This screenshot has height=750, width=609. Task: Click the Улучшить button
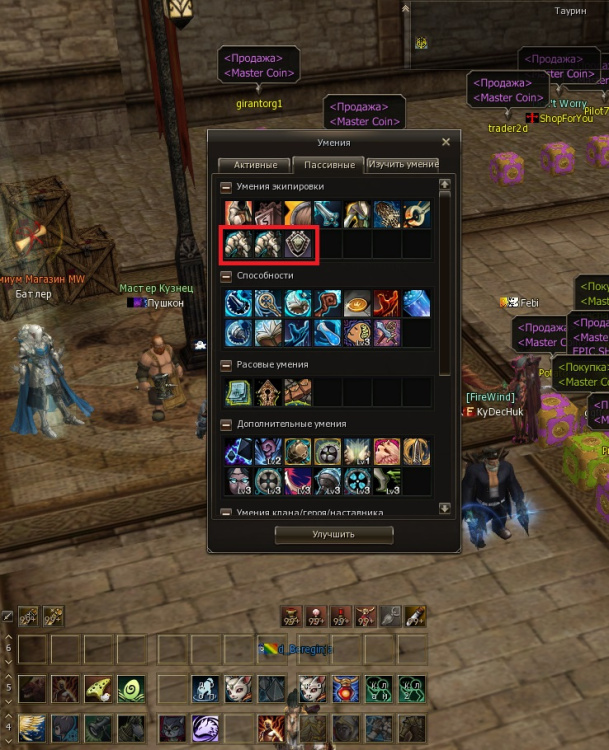(333, 534)
